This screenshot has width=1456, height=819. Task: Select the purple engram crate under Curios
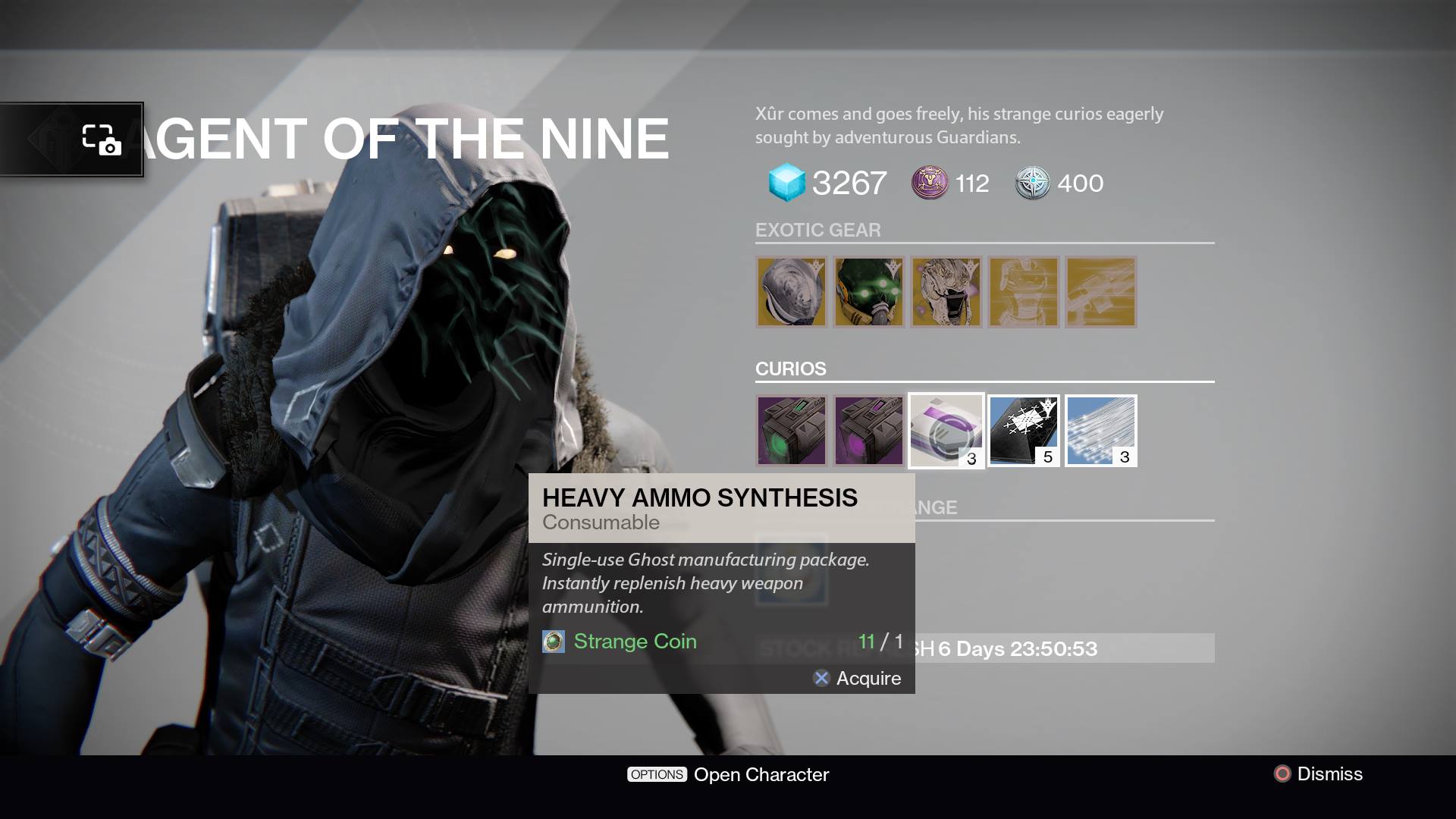pyautogui.click(x=868, y=431)
